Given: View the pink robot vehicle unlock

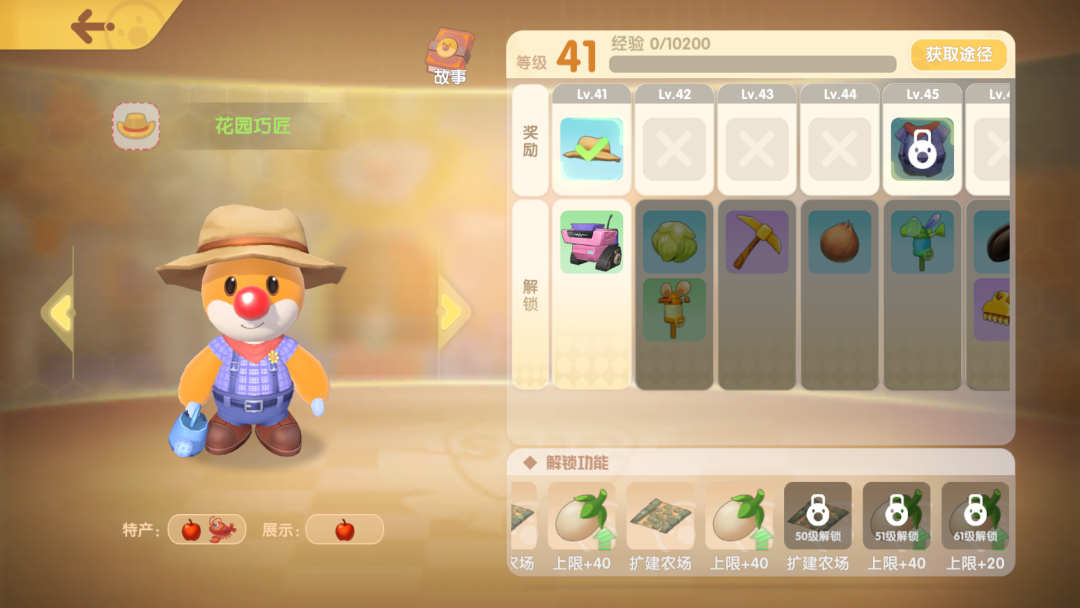Looking at the screenshot, I should coord(591,241).
